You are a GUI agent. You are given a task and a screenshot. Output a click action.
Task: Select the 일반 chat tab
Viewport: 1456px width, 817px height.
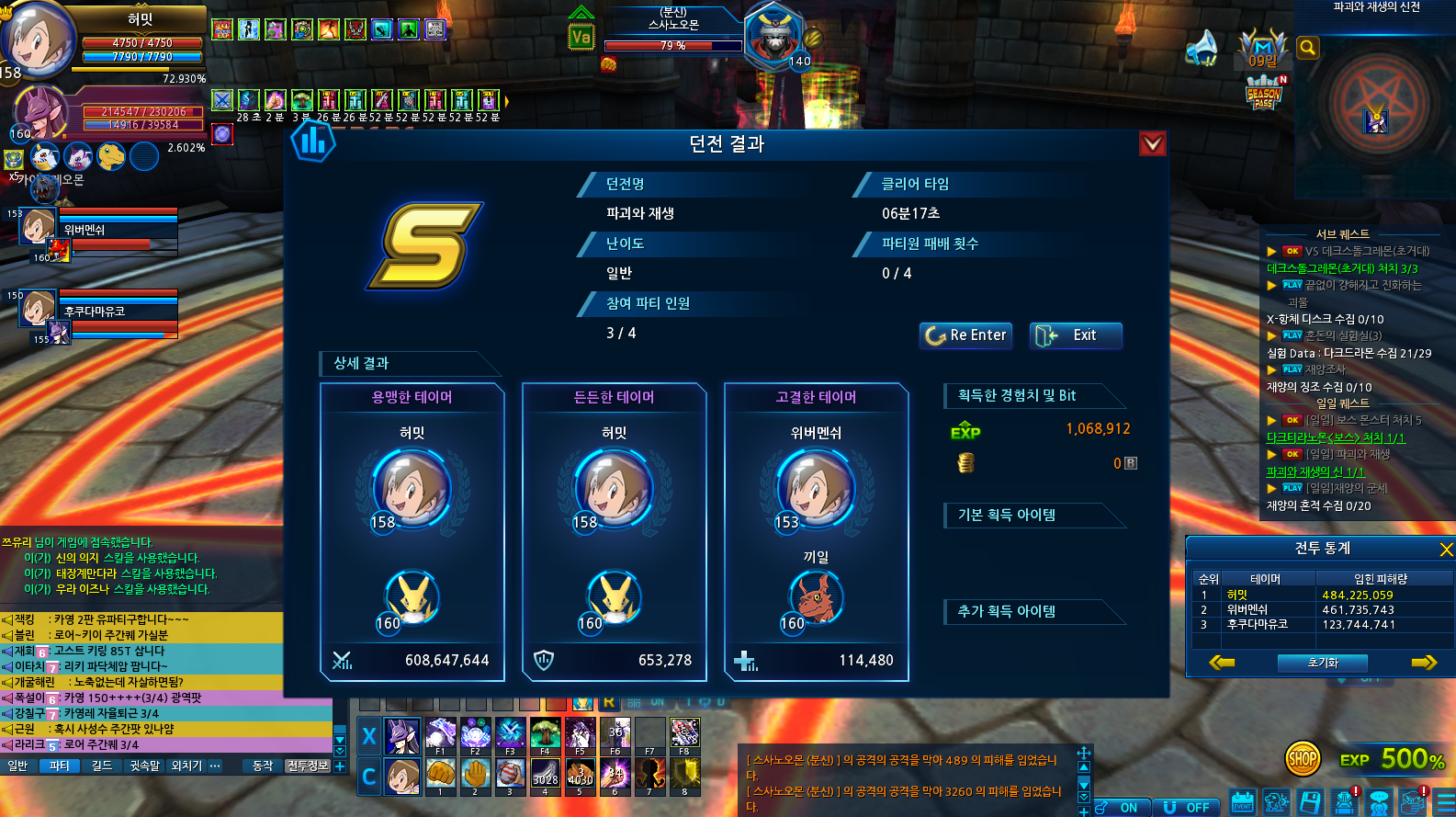pyautogui.click(x=17, y=766)
